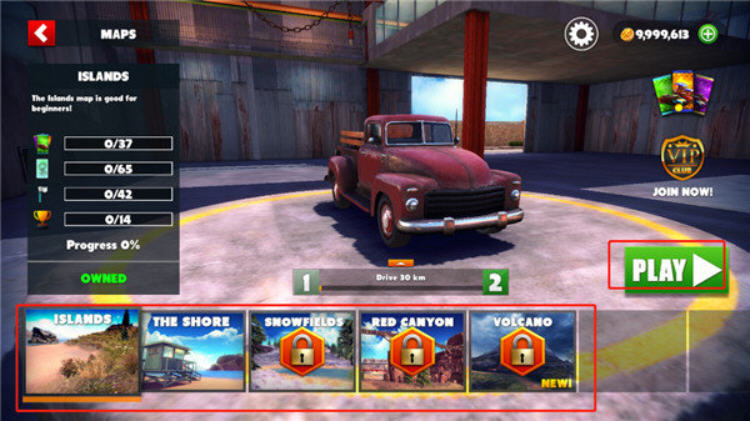Pick the locked Red Canyon map
The width and height of the screenshot is (750, 421).
[x=411, y=352]
